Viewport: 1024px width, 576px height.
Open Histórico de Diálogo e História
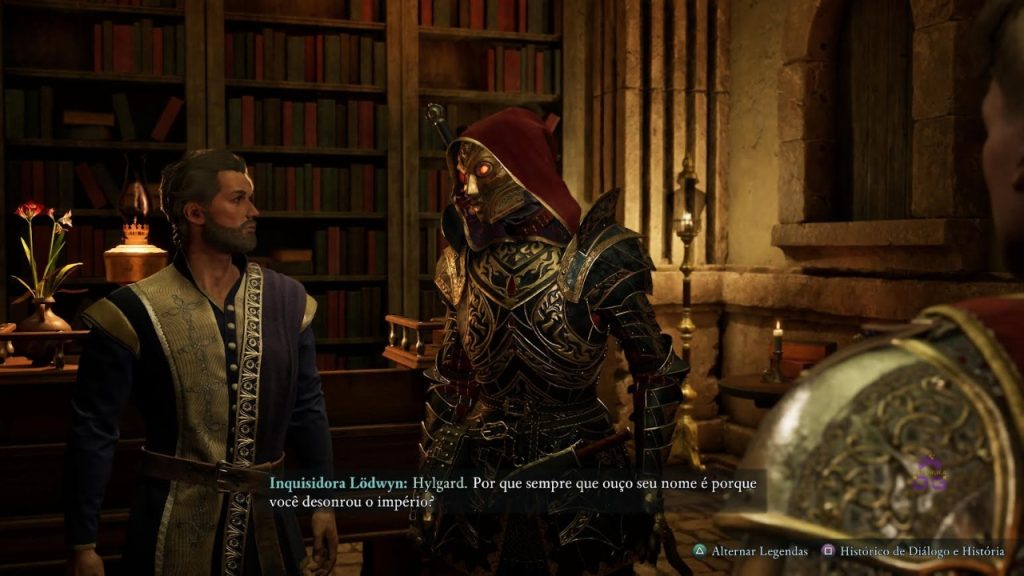[x=915, y=551]
